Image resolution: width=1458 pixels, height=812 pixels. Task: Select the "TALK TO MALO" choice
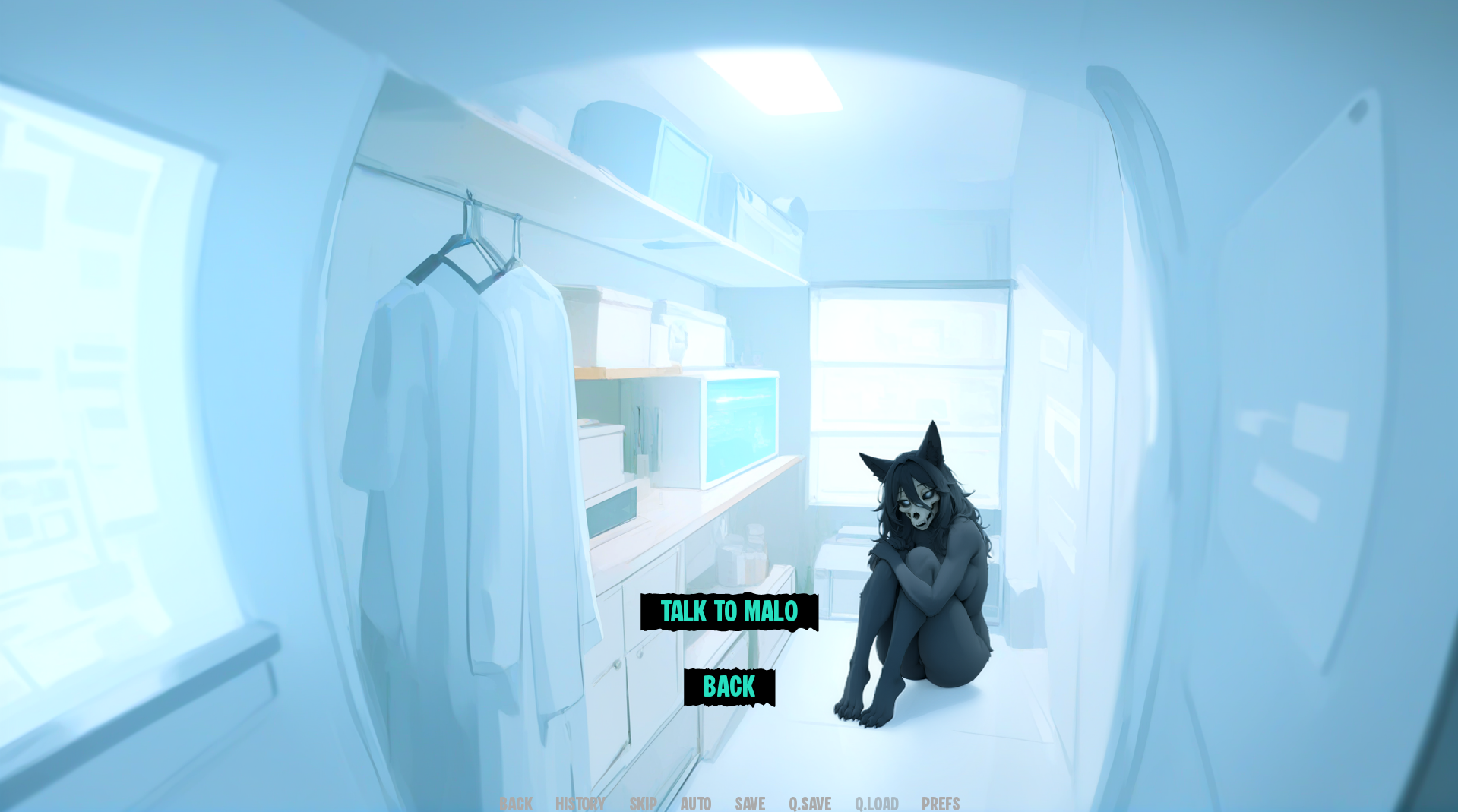coord(729,612)
